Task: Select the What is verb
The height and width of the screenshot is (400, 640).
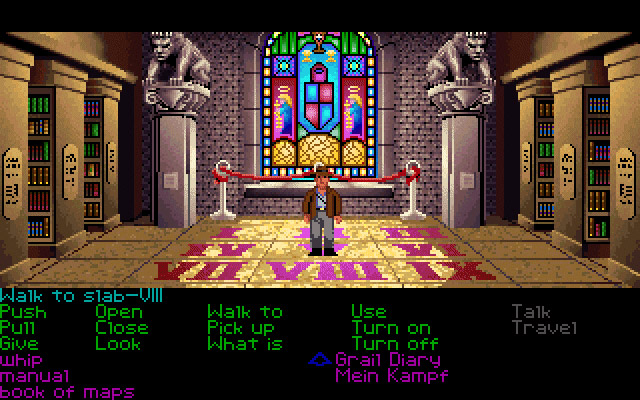Action: 244,344
